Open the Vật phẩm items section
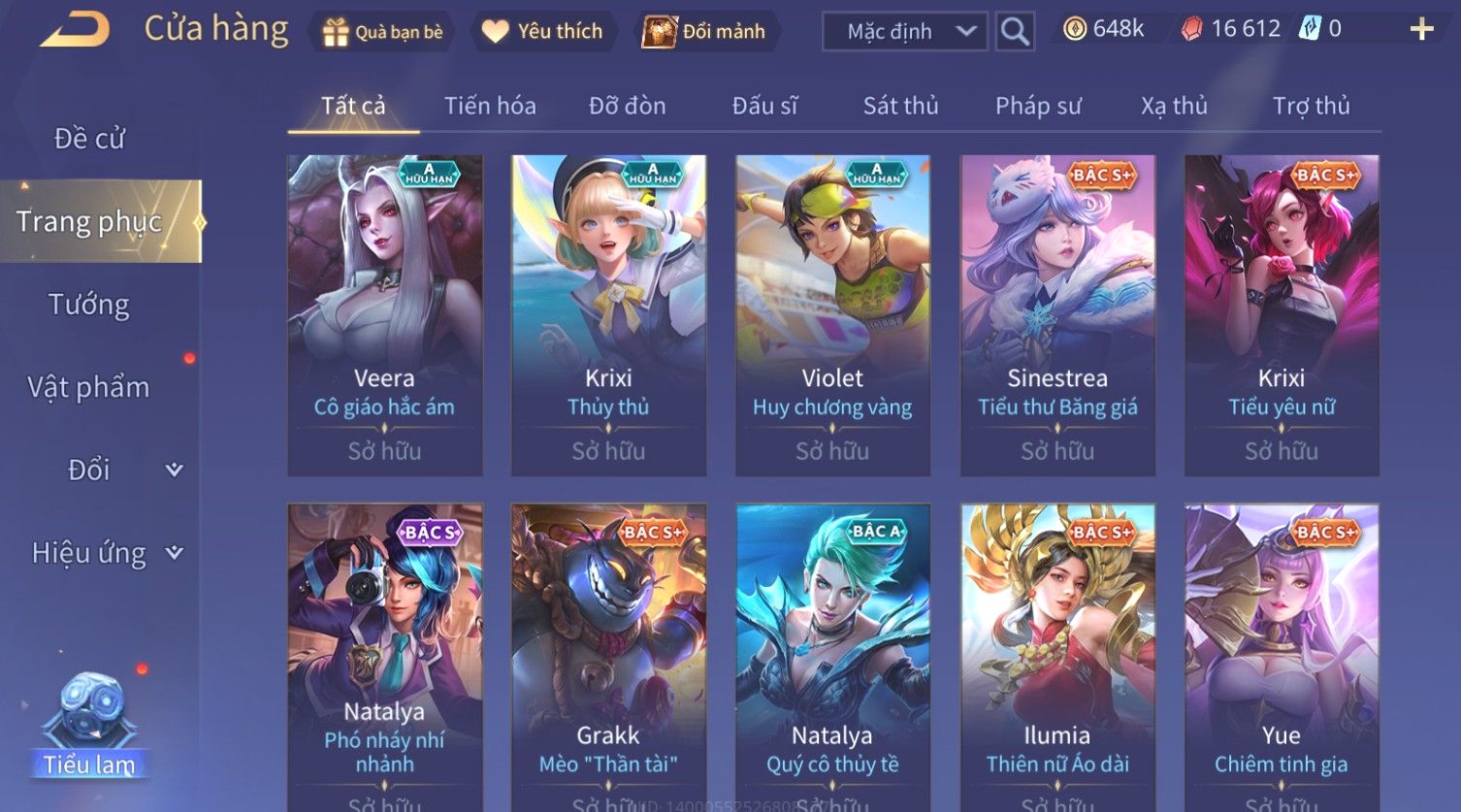 click(x=89, y=387)
